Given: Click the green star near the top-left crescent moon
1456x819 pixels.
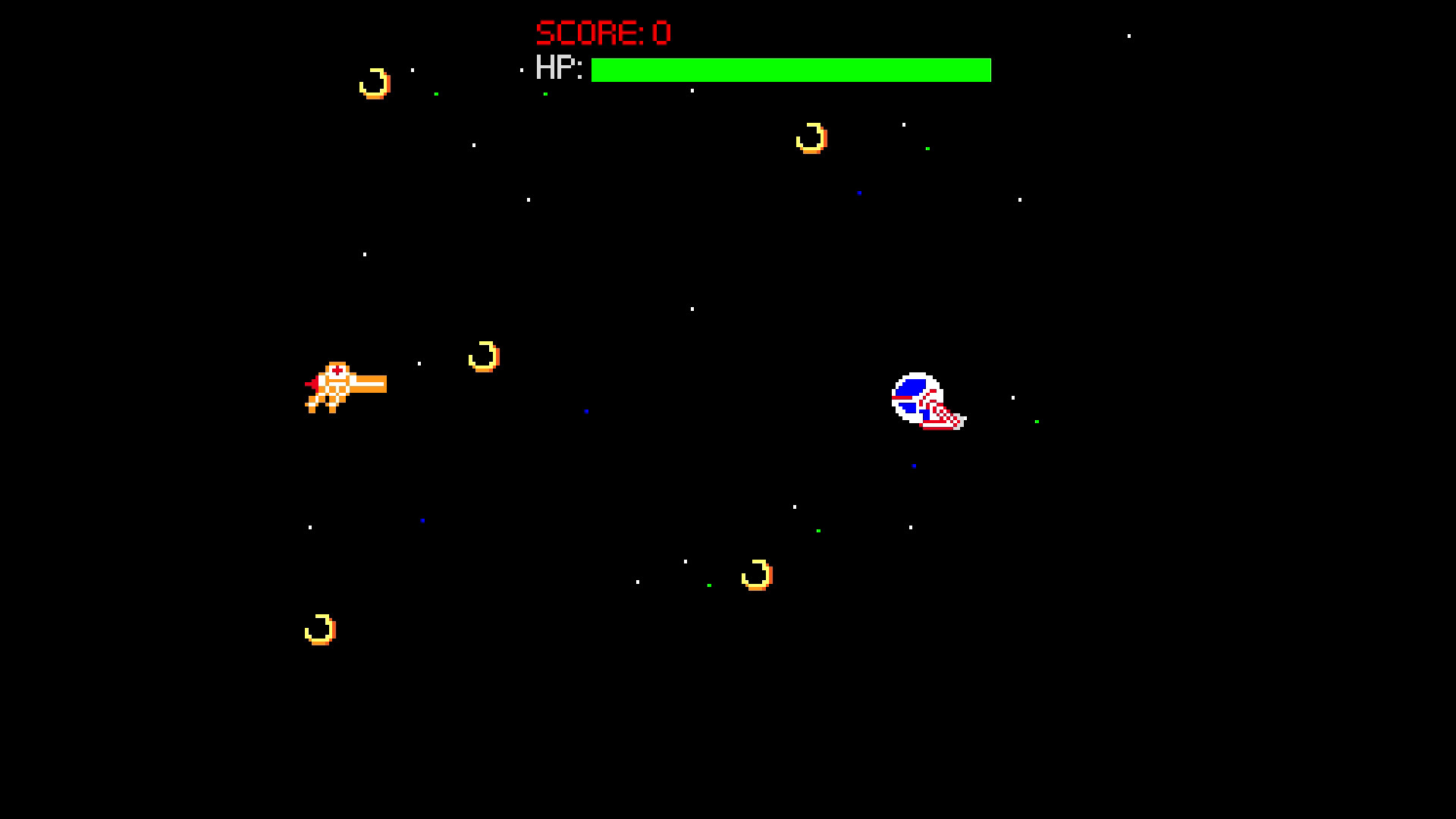Looking at the screenshot, I should click(x=436, y=93).
